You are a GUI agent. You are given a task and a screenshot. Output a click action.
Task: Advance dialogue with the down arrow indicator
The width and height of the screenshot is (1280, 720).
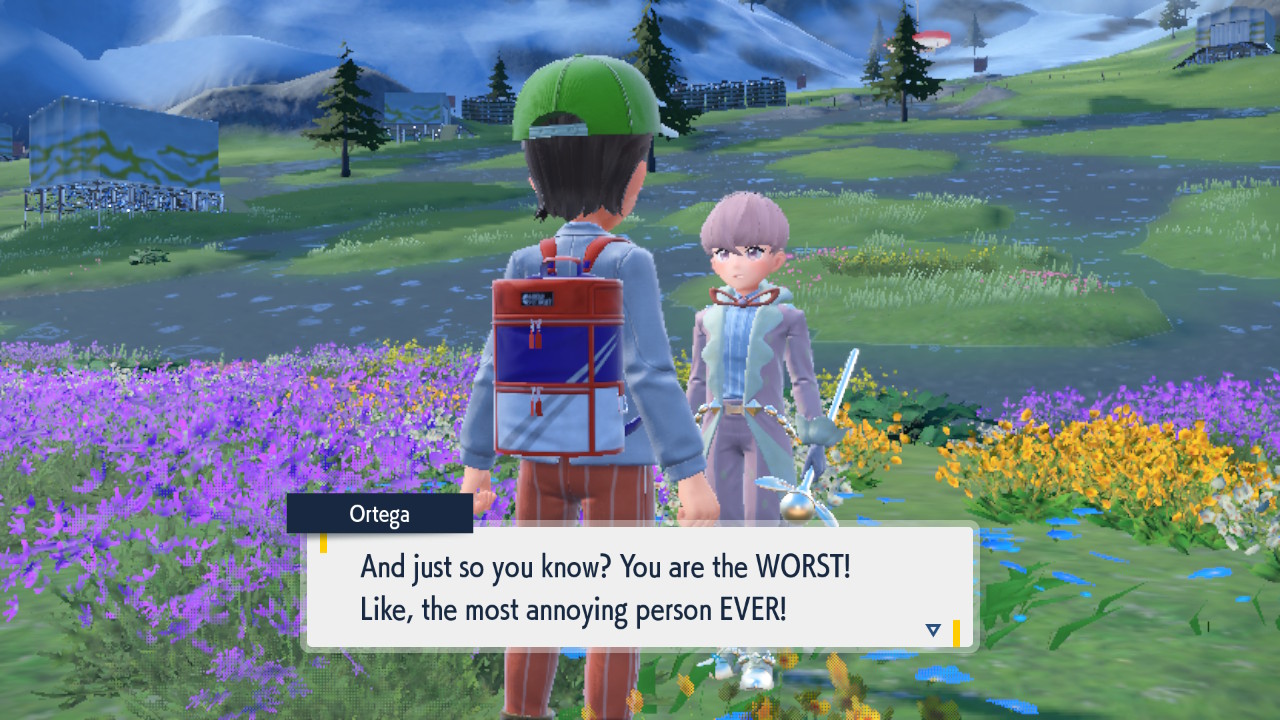933,630
